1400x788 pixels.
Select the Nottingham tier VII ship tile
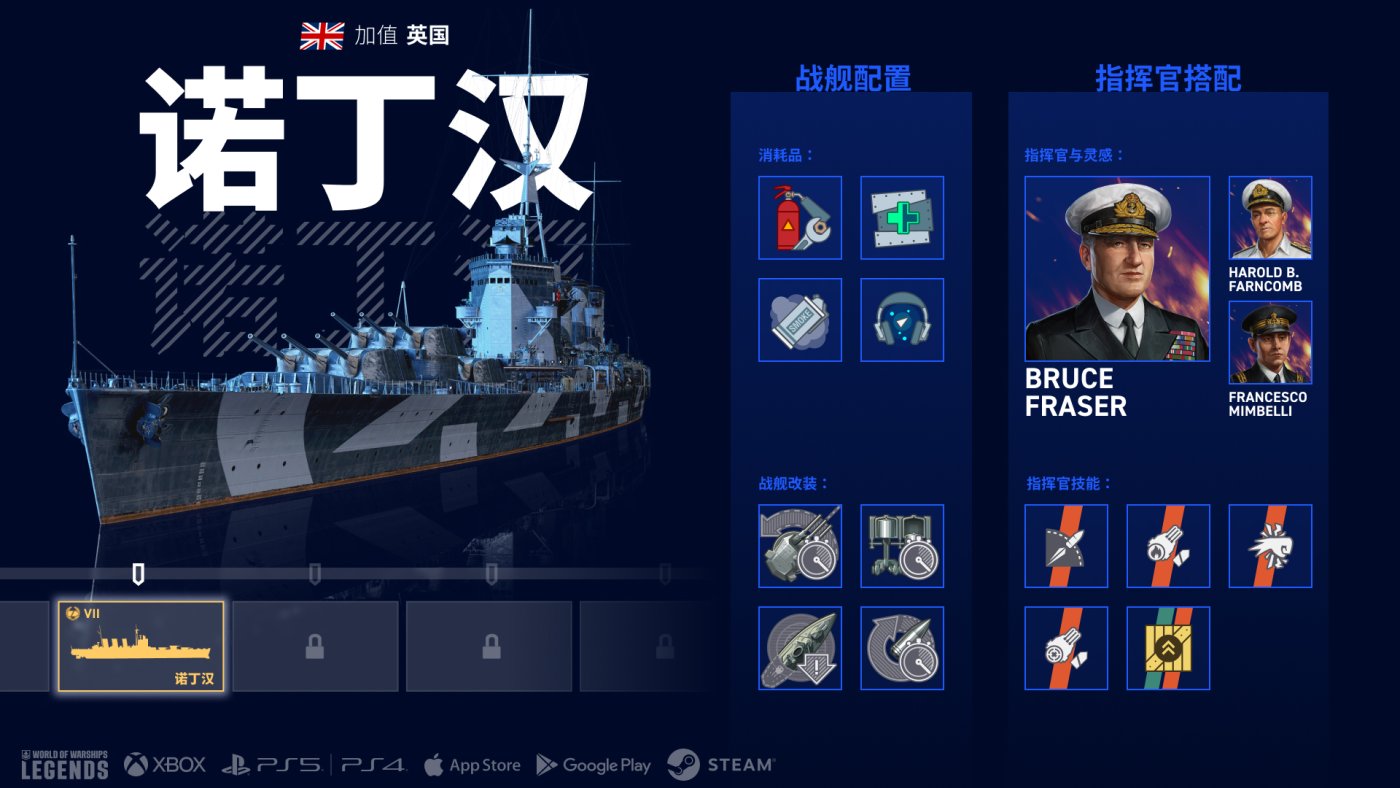[x=141, y=646]
